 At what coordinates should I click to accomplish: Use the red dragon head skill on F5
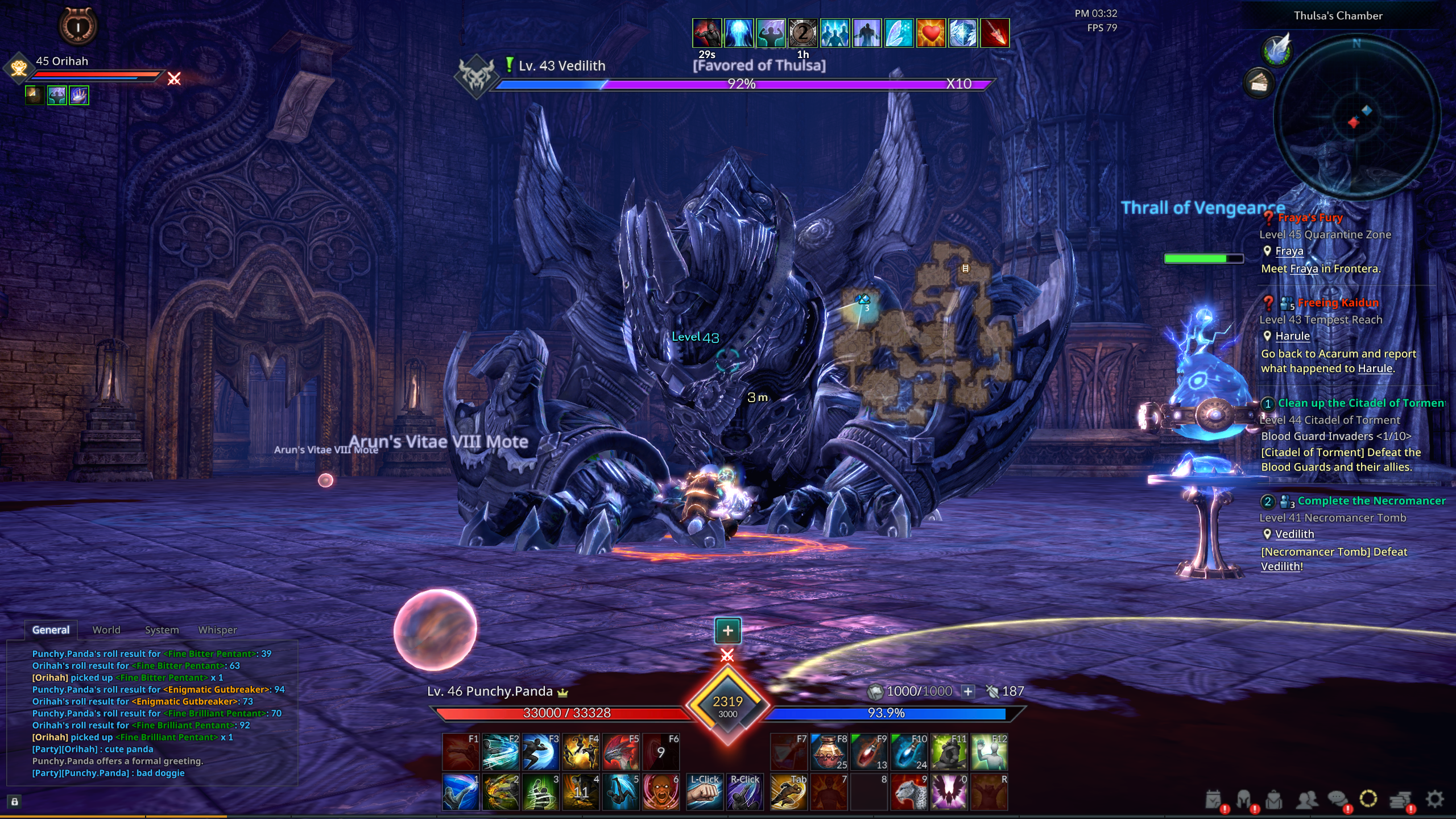click(x=621, y=752)
